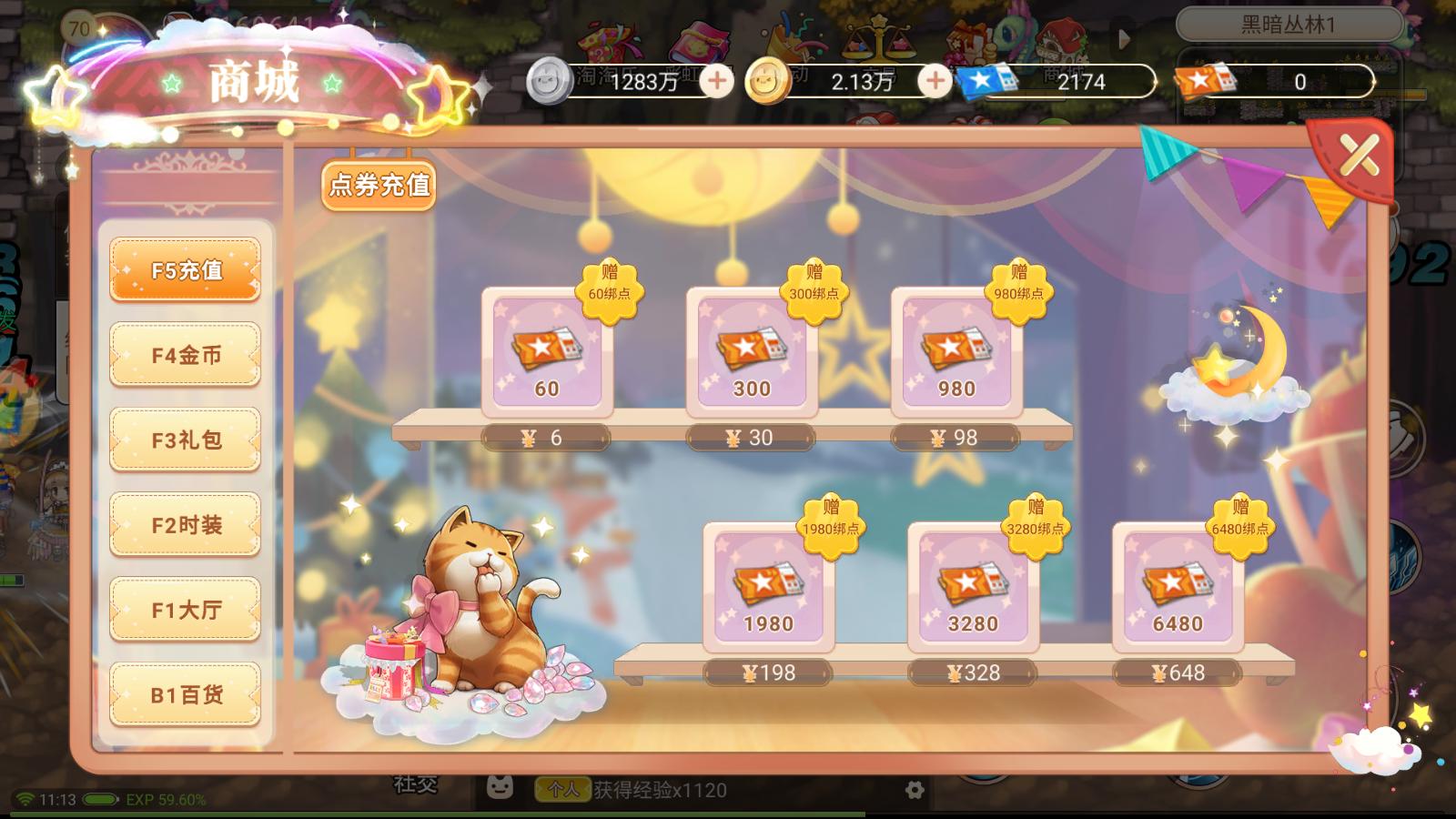Choose the B1百货 category
The height and width of the screenshot is (819, 1456).
click(186, 695)
